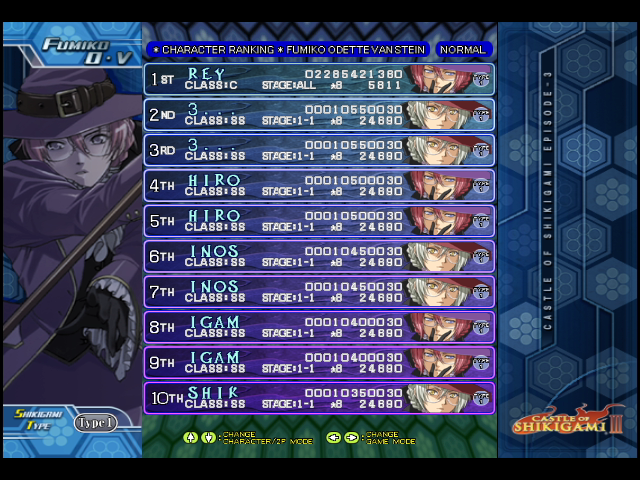Choose the 9th place IGAM entry

[319, 363]
